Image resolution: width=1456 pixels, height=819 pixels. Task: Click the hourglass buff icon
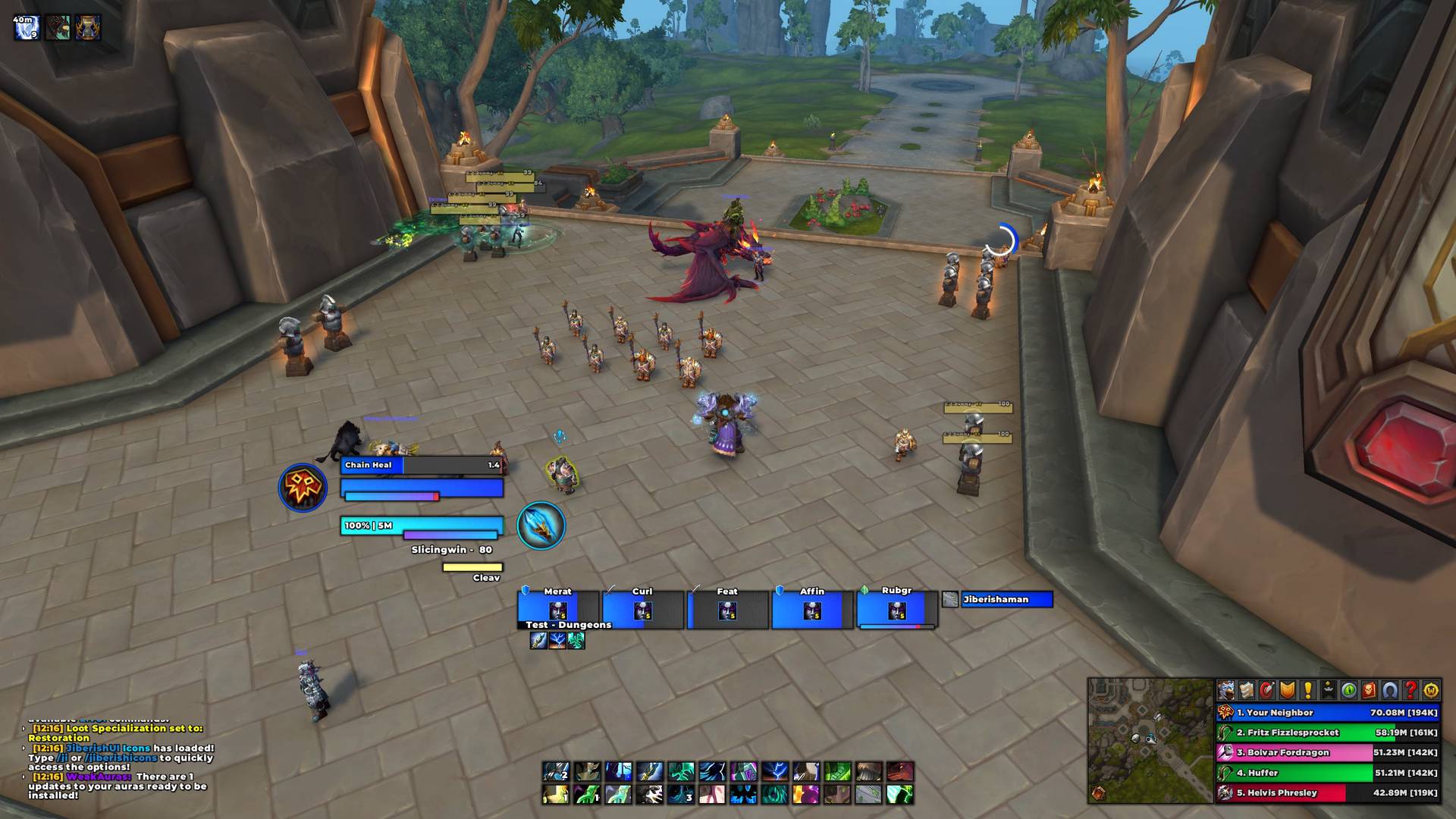tap(88, 27)
